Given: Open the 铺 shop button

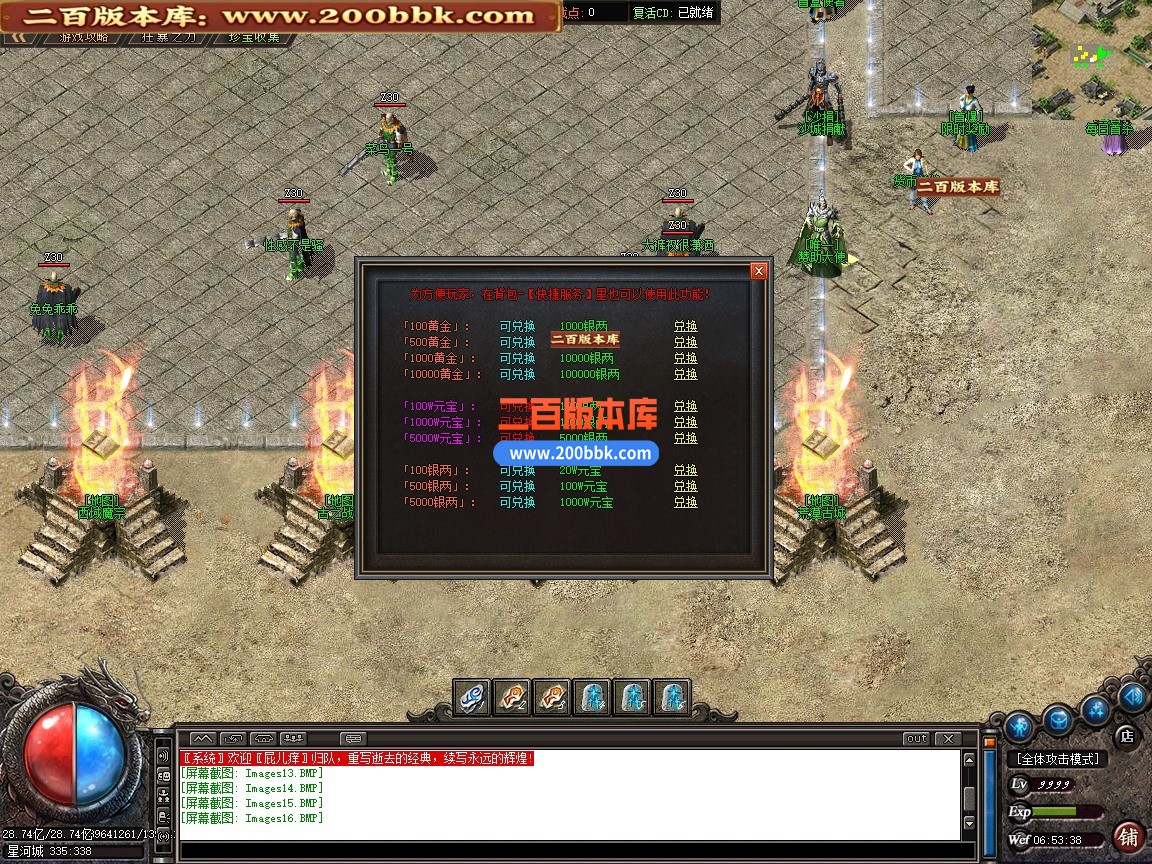Looking at the screenshot, I should coord(1128,836).
